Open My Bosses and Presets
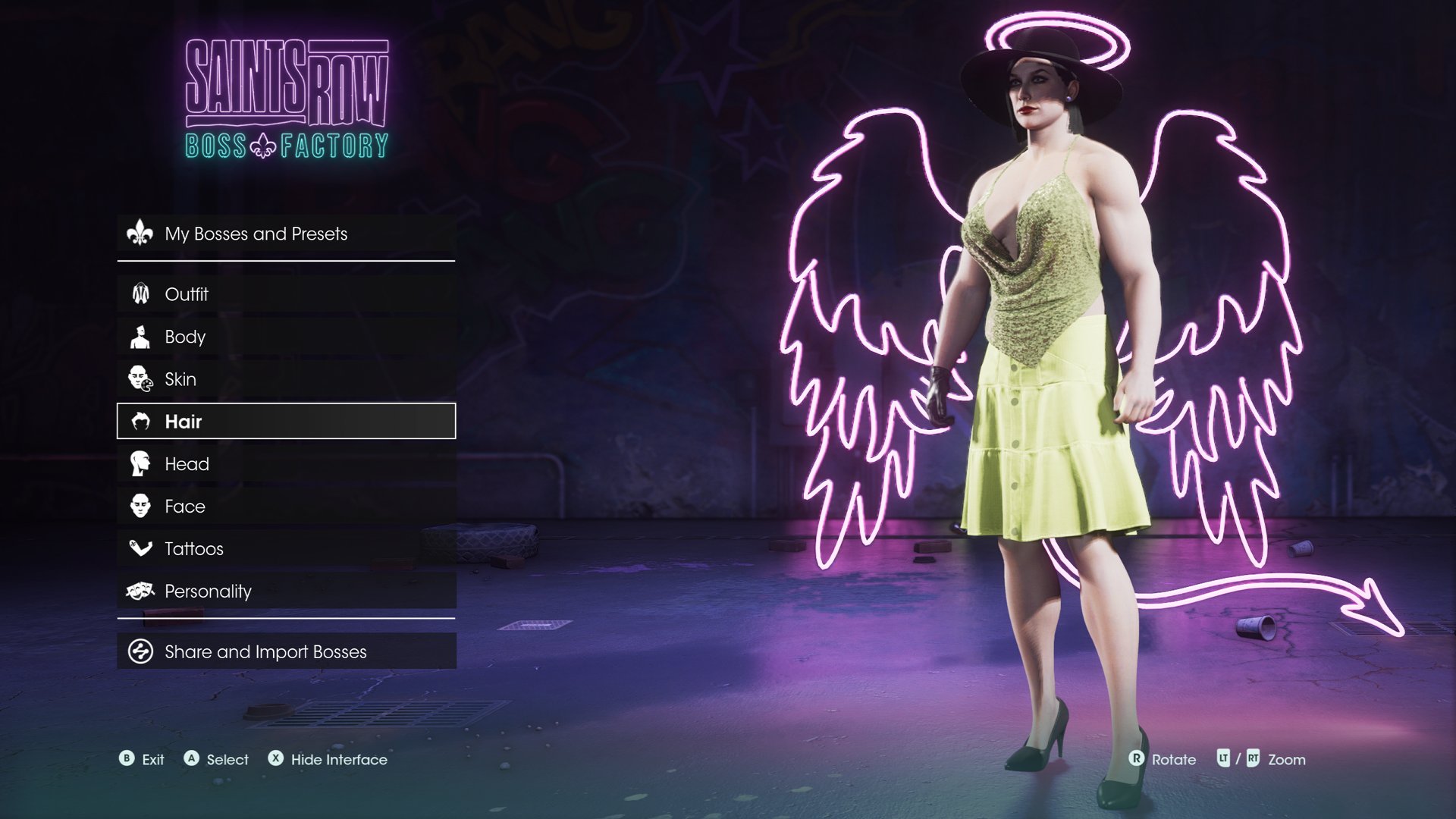 click(286, 234)
